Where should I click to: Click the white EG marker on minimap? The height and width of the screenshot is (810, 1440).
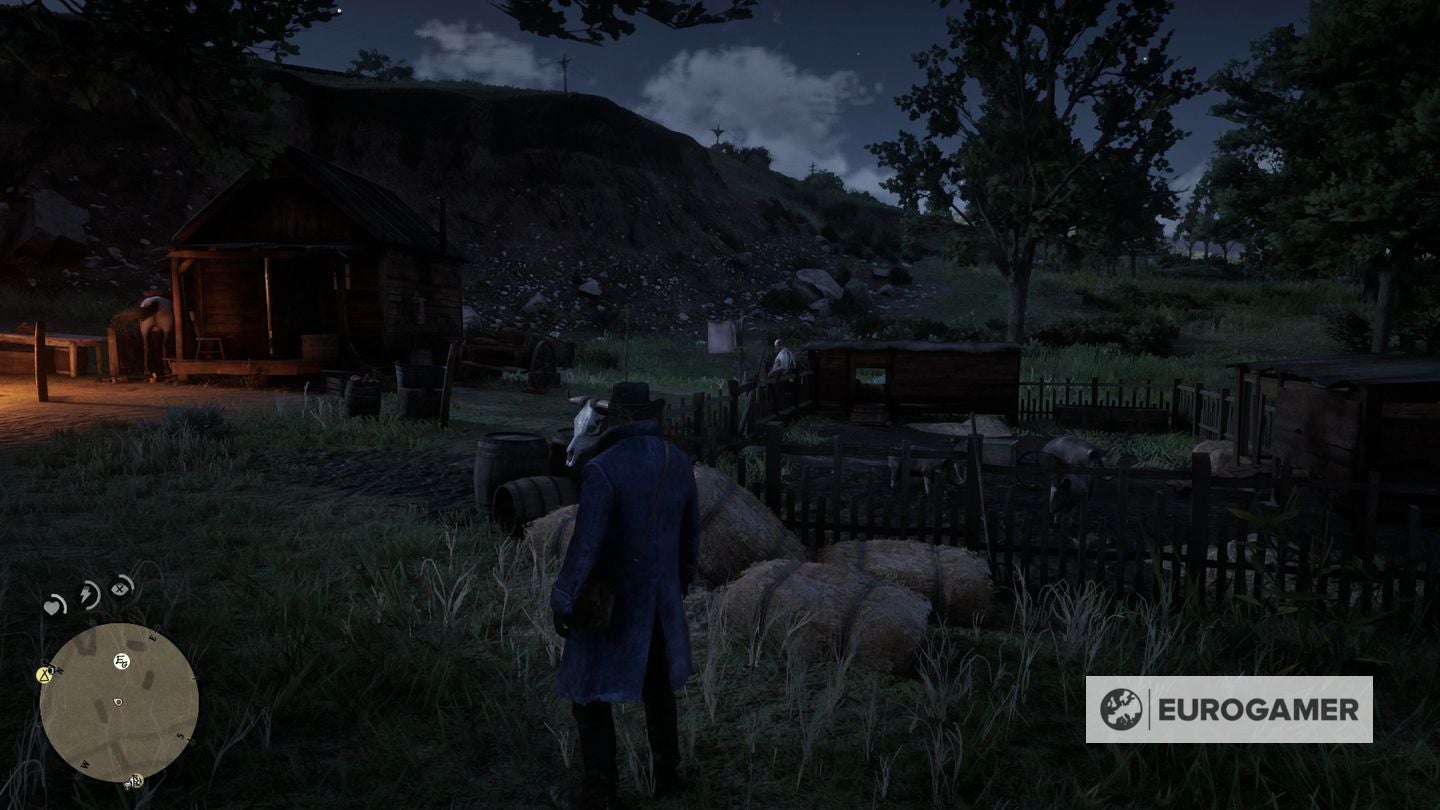[121, 661]
